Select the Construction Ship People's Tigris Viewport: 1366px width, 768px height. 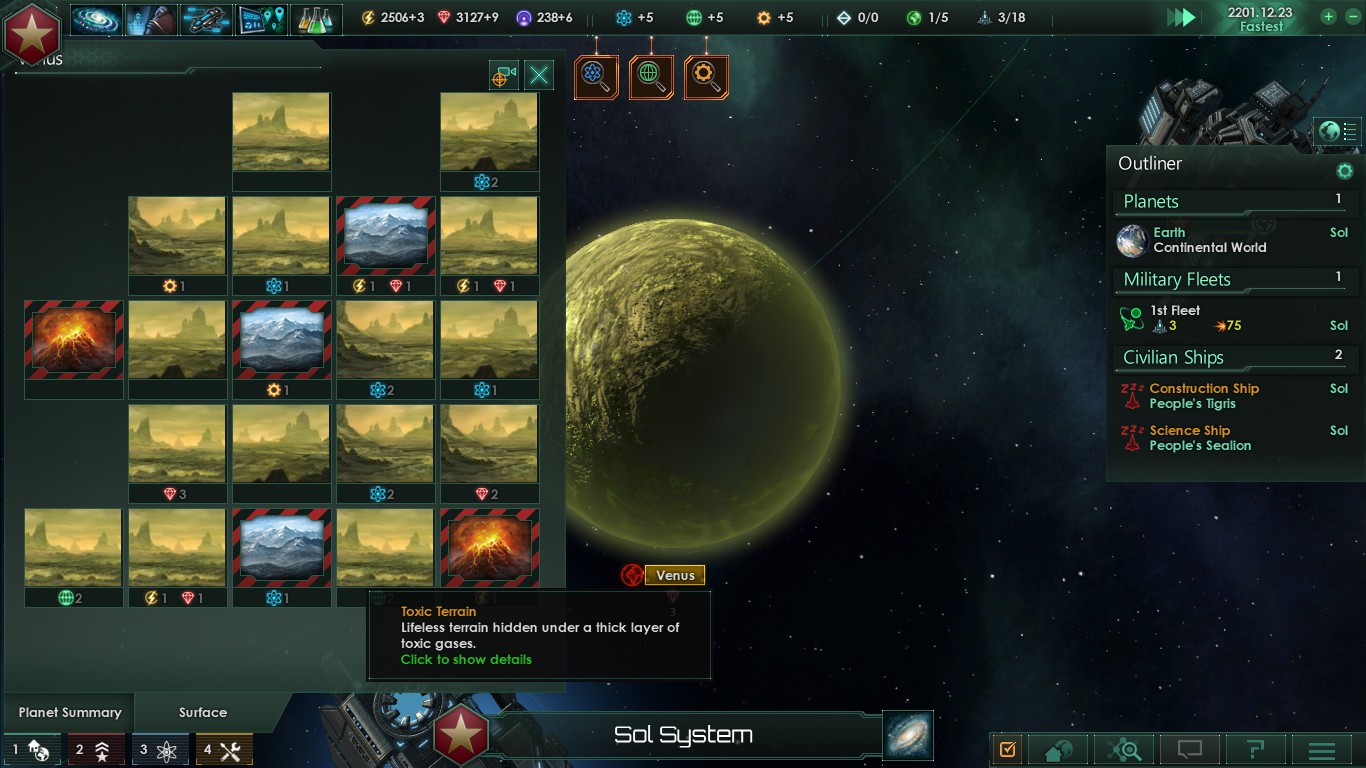[1203, 396]
